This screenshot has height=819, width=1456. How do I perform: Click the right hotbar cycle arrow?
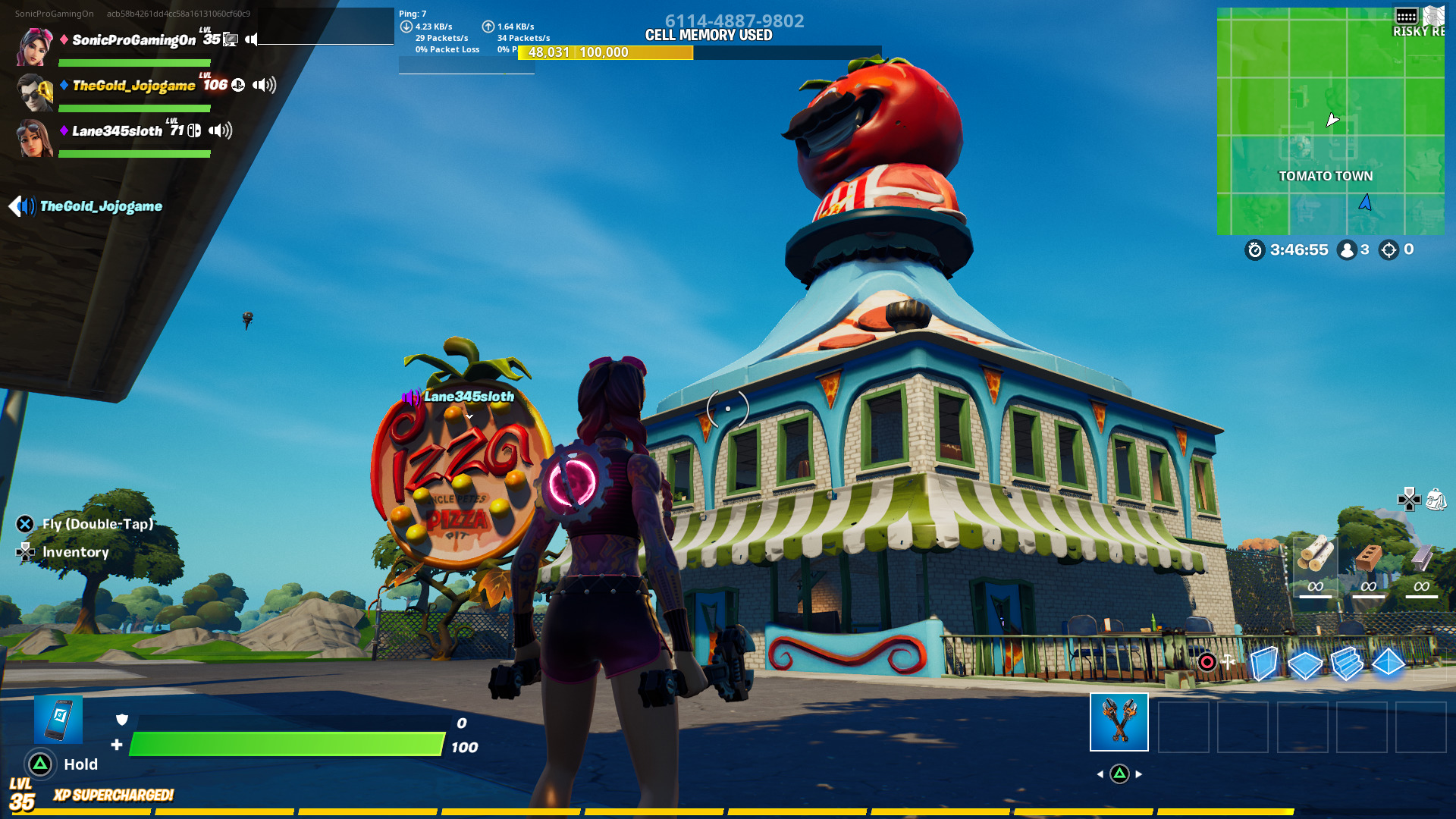pos(1140,774)
